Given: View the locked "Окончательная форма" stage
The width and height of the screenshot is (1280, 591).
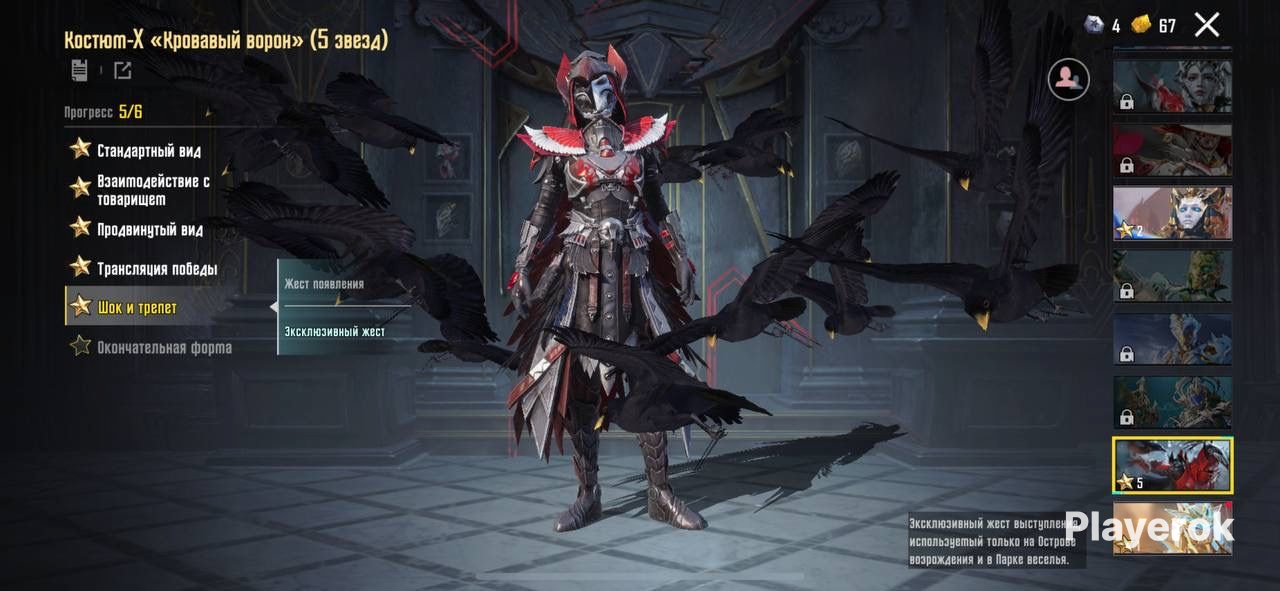Looking at the screenshot, I should pos(163,347).
